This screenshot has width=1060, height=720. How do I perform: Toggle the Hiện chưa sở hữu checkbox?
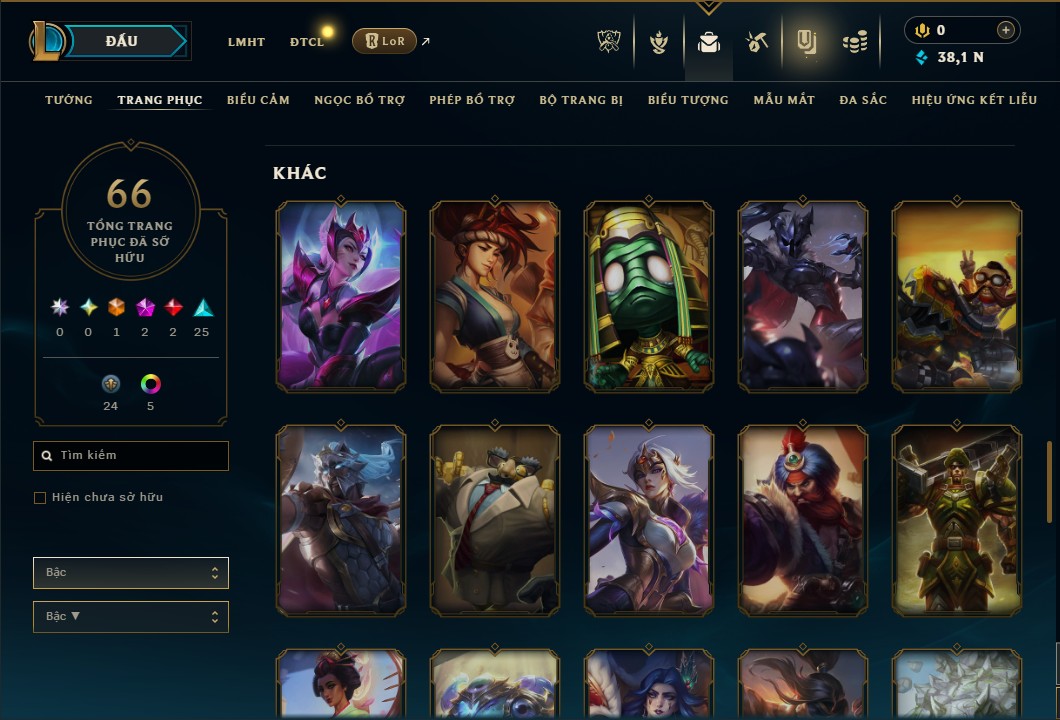tap(40, 498)
